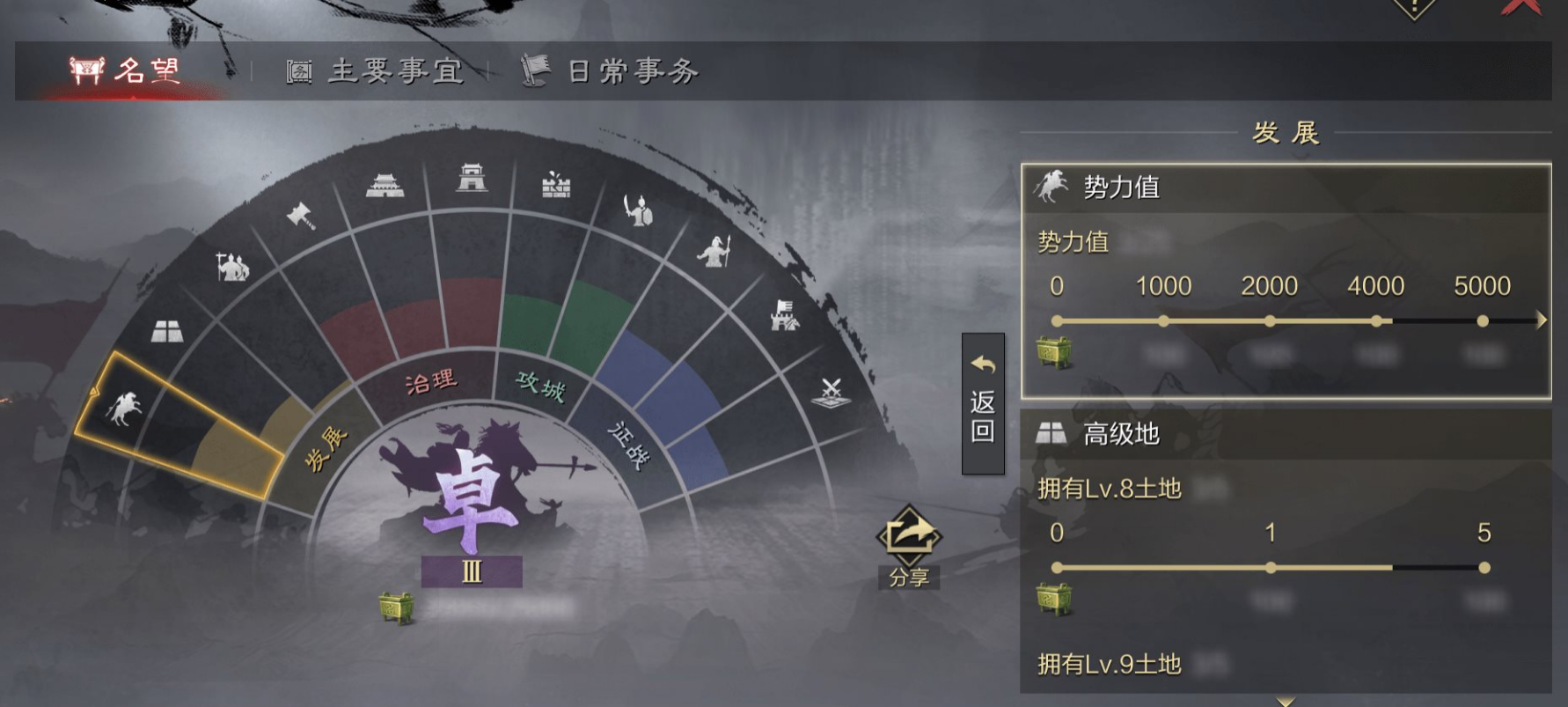The height and width of the screenshot is (707, 1568).
Task: Switch to the 主要事宜 tab
Action: pyautogui.click(x=374, y=72)
